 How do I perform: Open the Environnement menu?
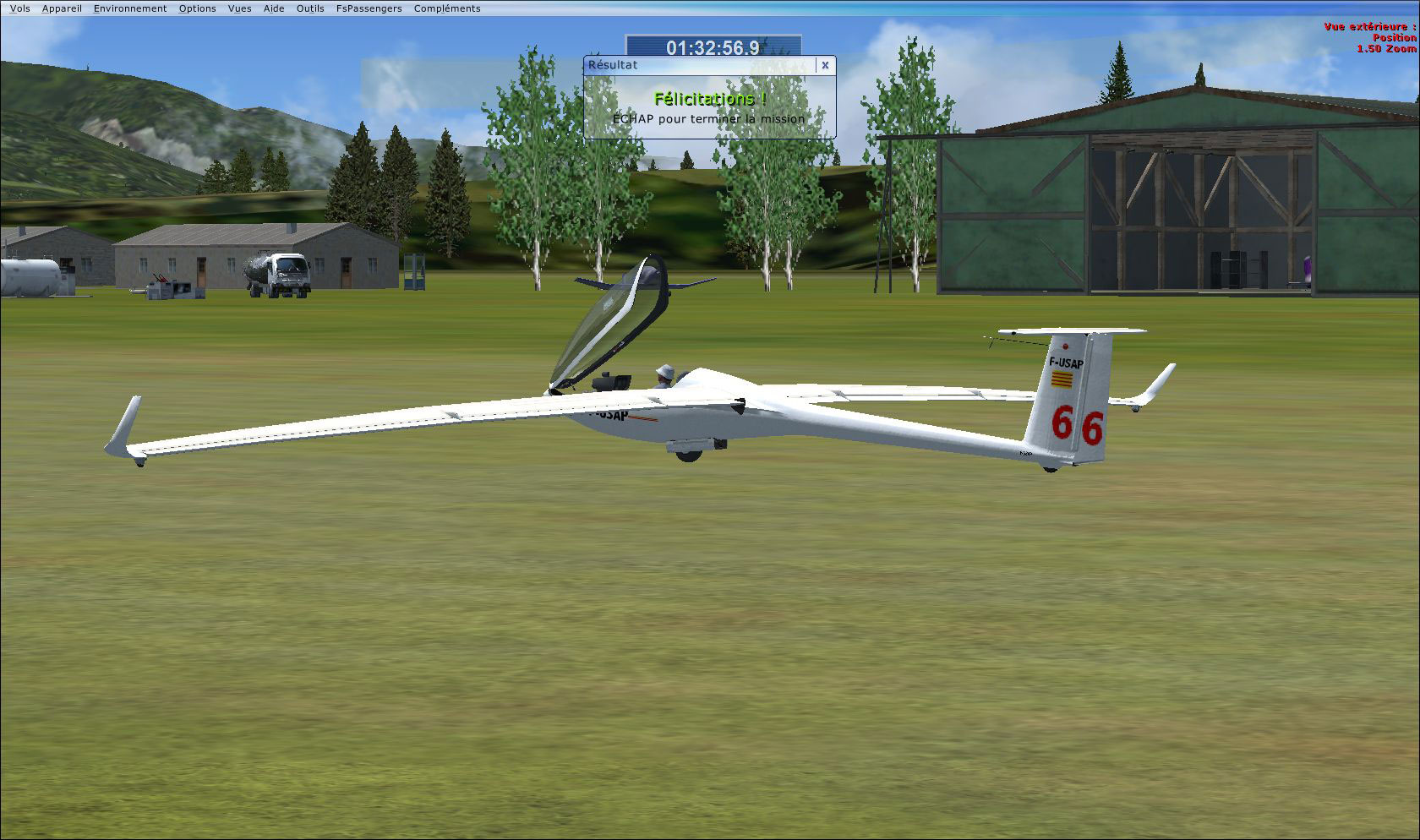[129, 8]
